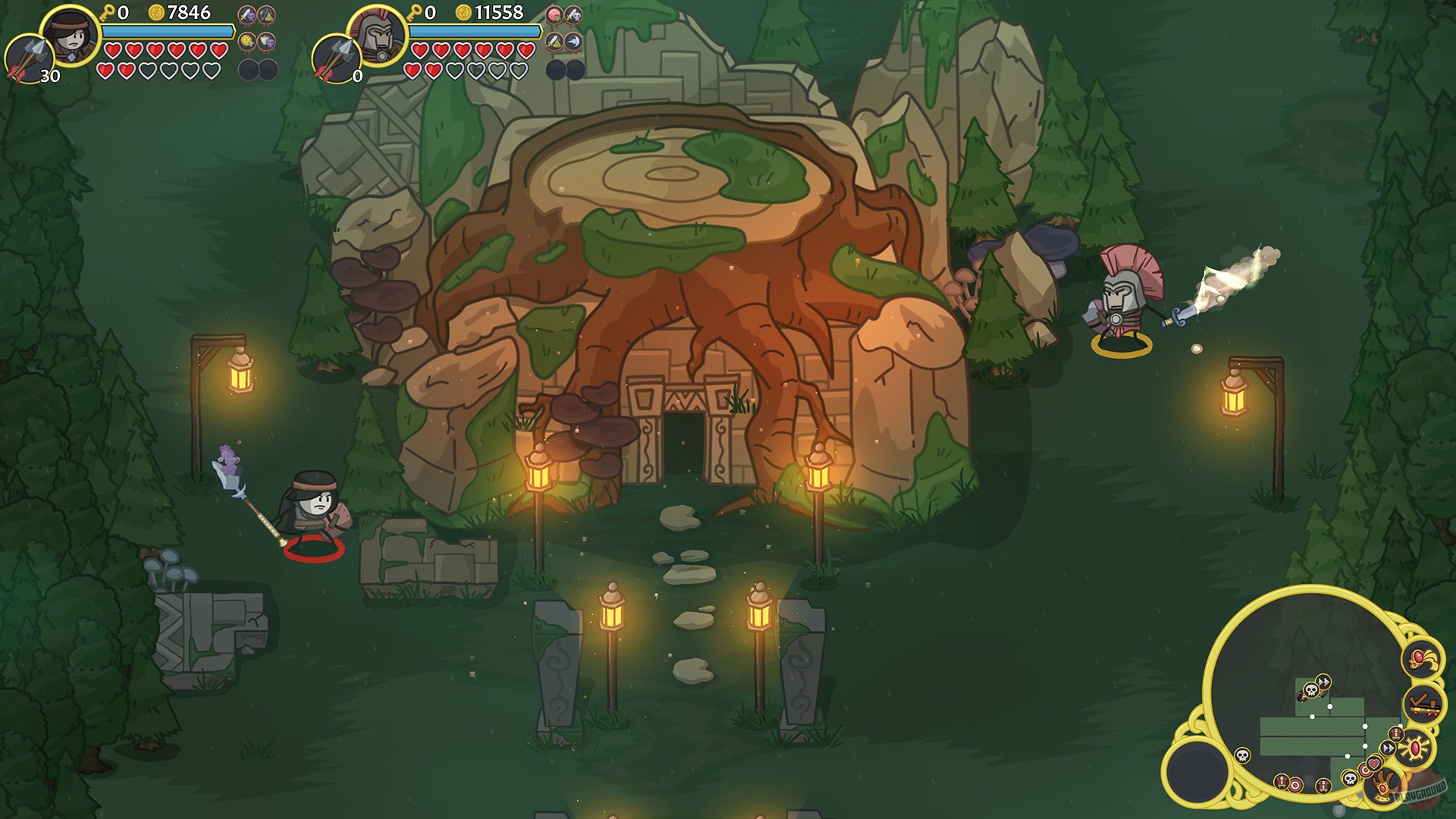Click the heart marker on the minimap

pyautogui.click(x=1373, y=764)
